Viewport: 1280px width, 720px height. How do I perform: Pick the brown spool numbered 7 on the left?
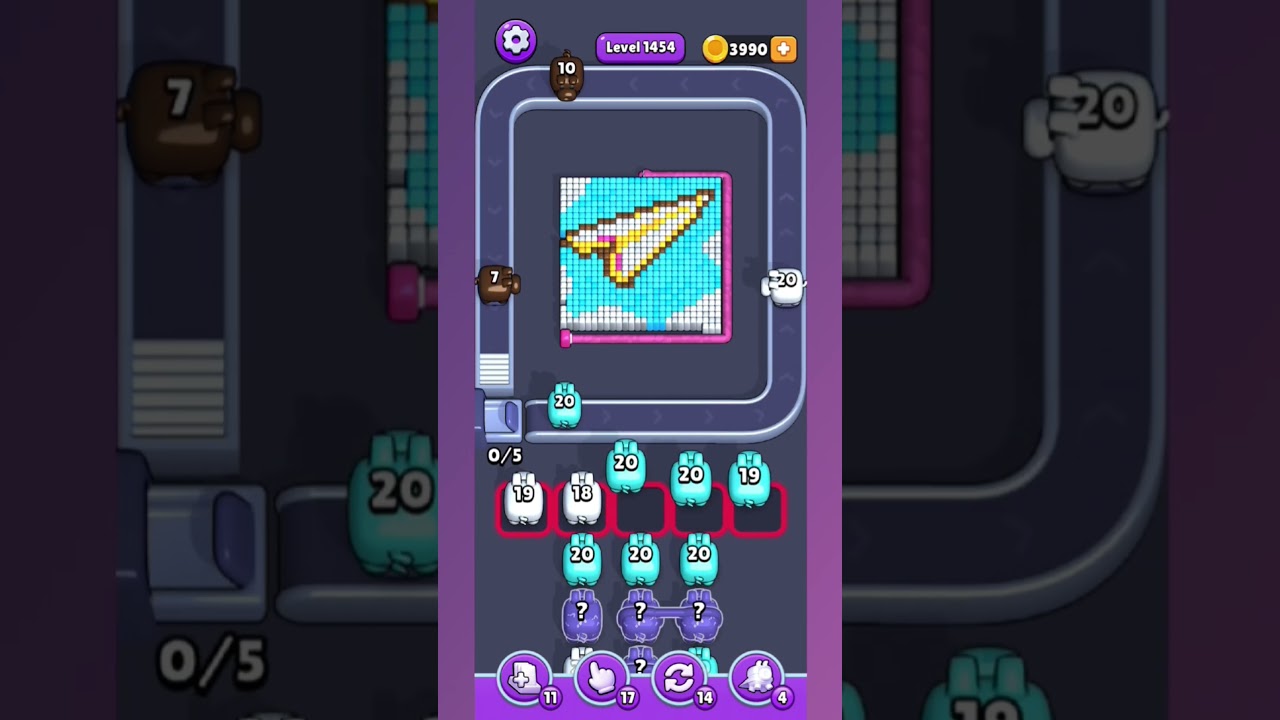click(x=497, y=283)
